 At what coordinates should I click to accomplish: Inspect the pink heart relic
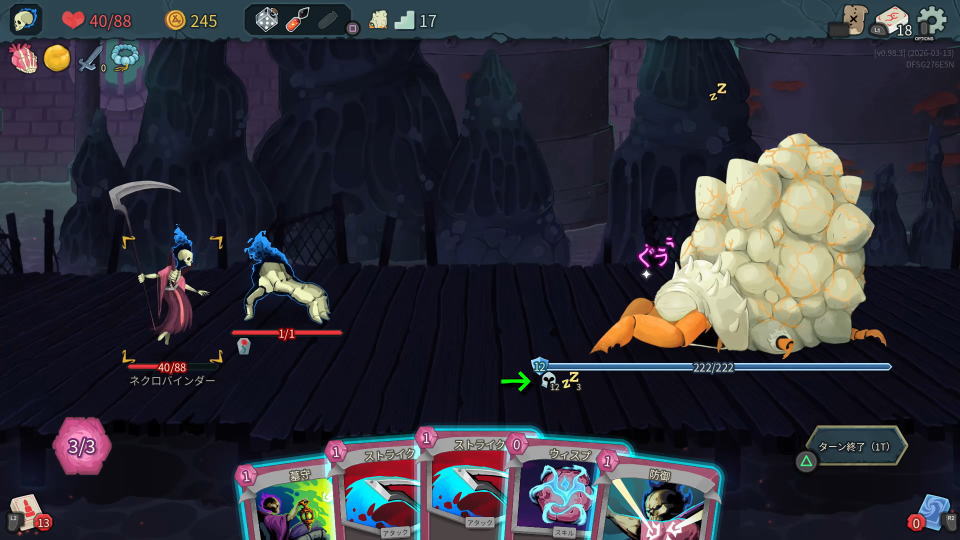[x=23, y=58]
